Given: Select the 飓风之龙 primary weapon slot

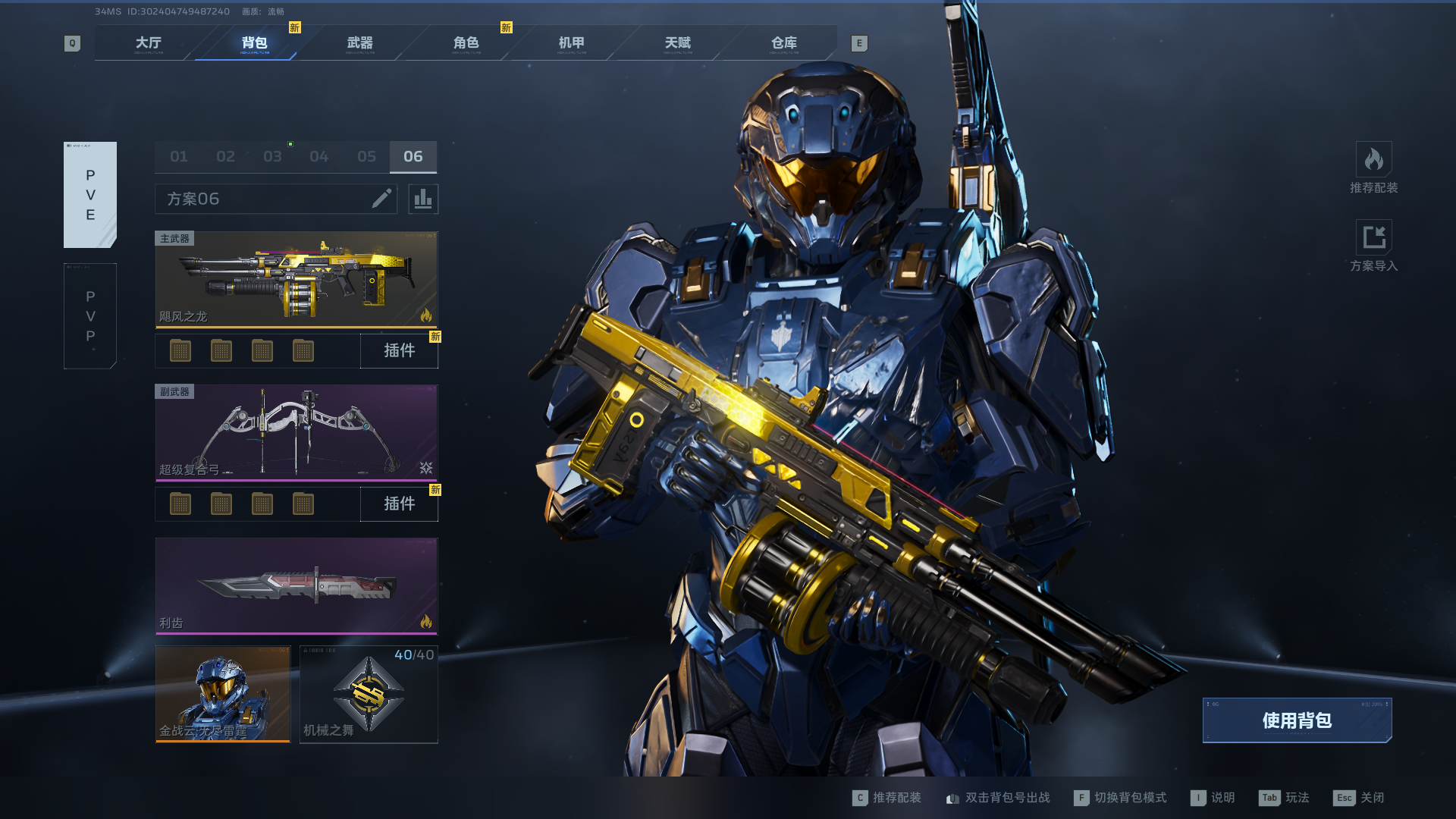Looking at the screenshot, I should coord(297,280).
